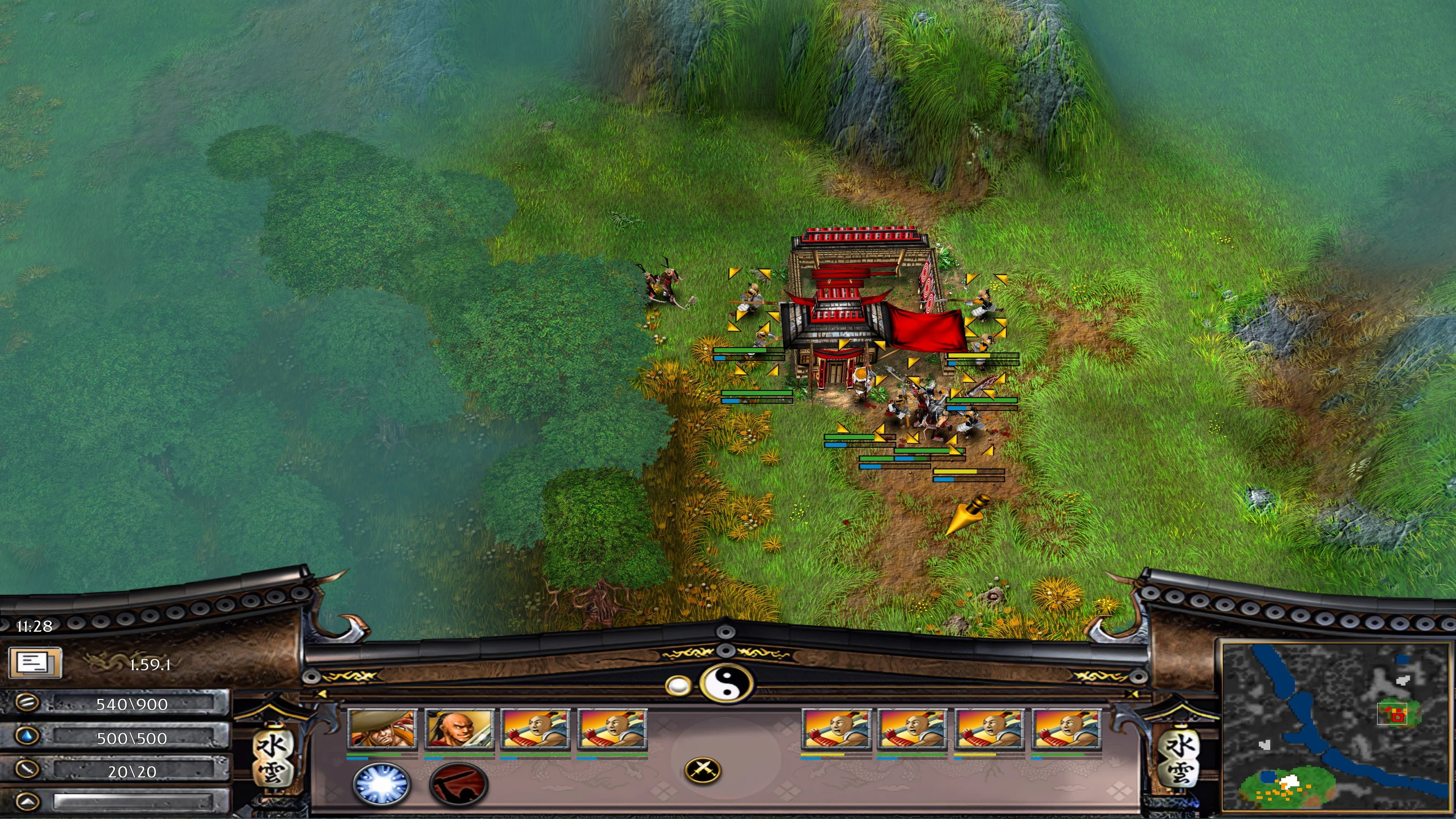The width and height of the screenshot is (1456, 819).
Task: Click the crossed swords stance button
Action: (703, 769)
